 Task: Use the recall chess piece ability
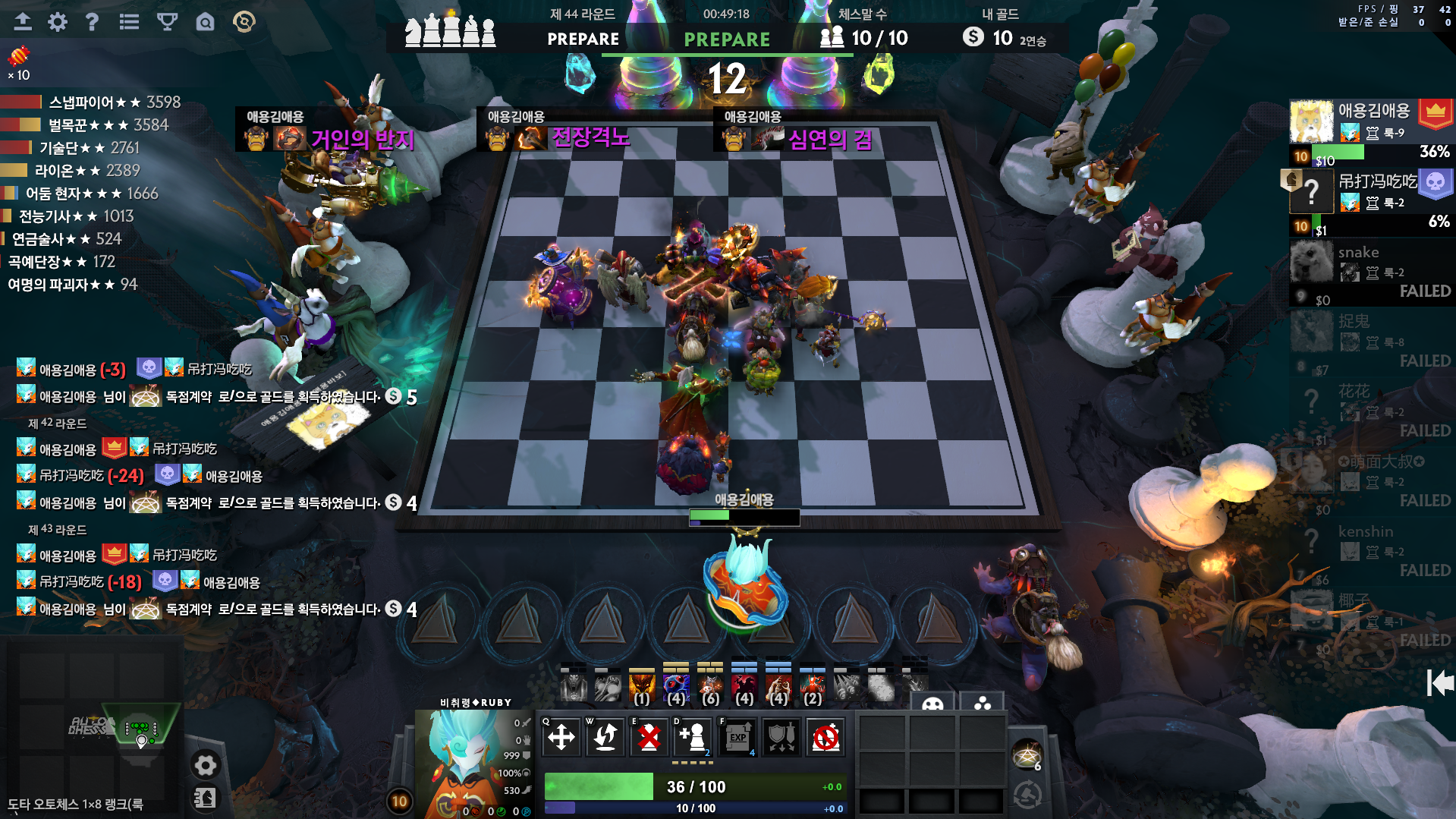click(605, 736)
